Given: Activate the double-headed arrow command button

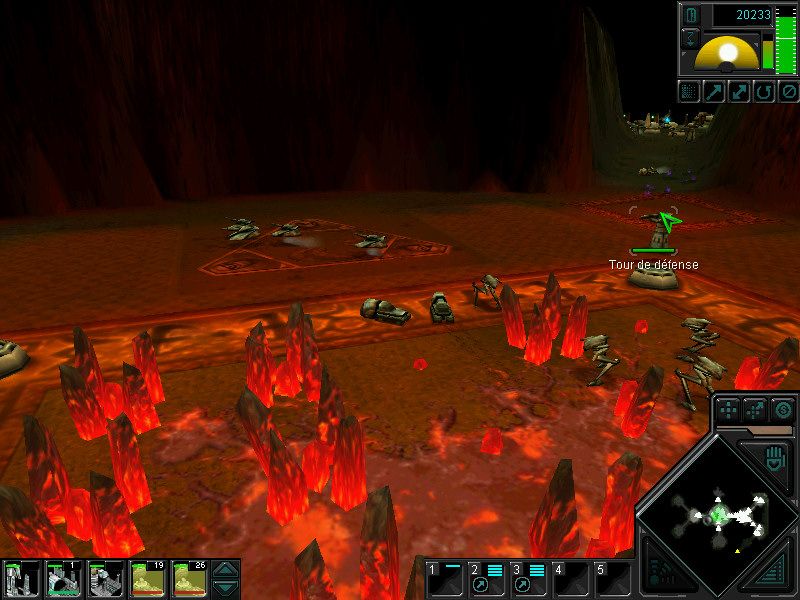Looking at the screenshot, I should point(738,92).
